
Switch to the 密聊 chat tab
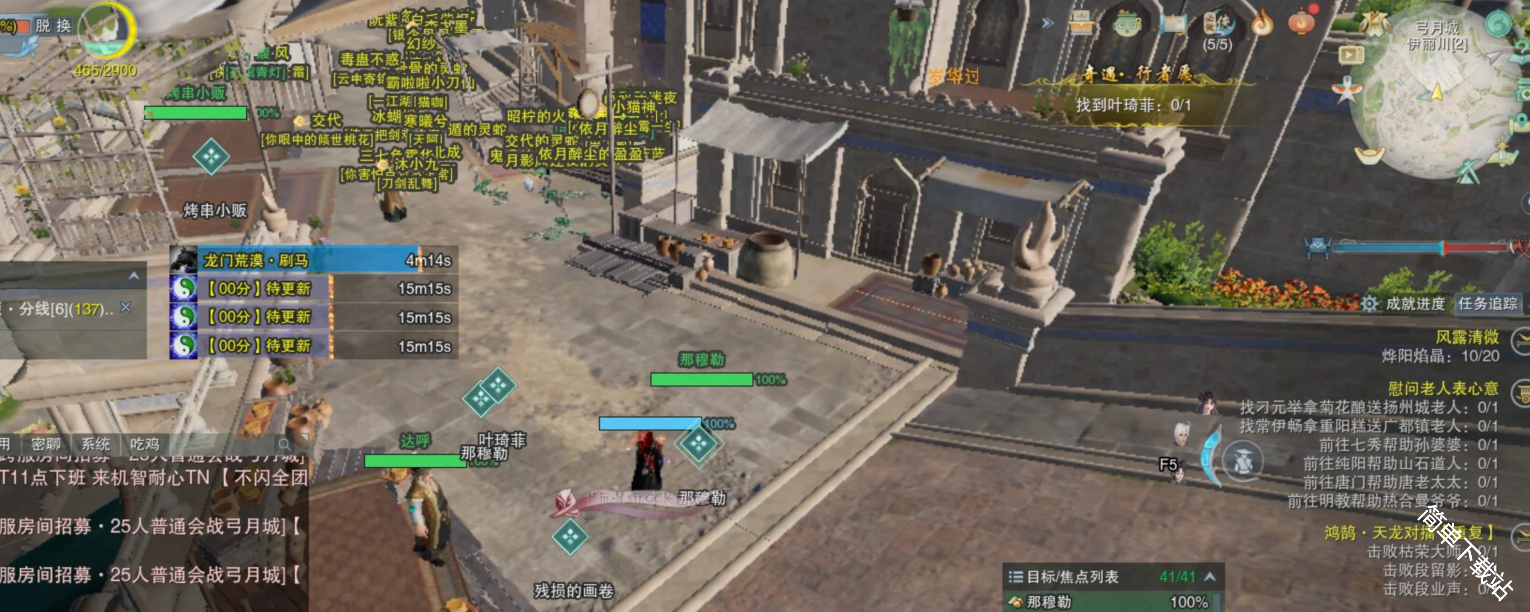pyautogui.click(x=47, y=444)
